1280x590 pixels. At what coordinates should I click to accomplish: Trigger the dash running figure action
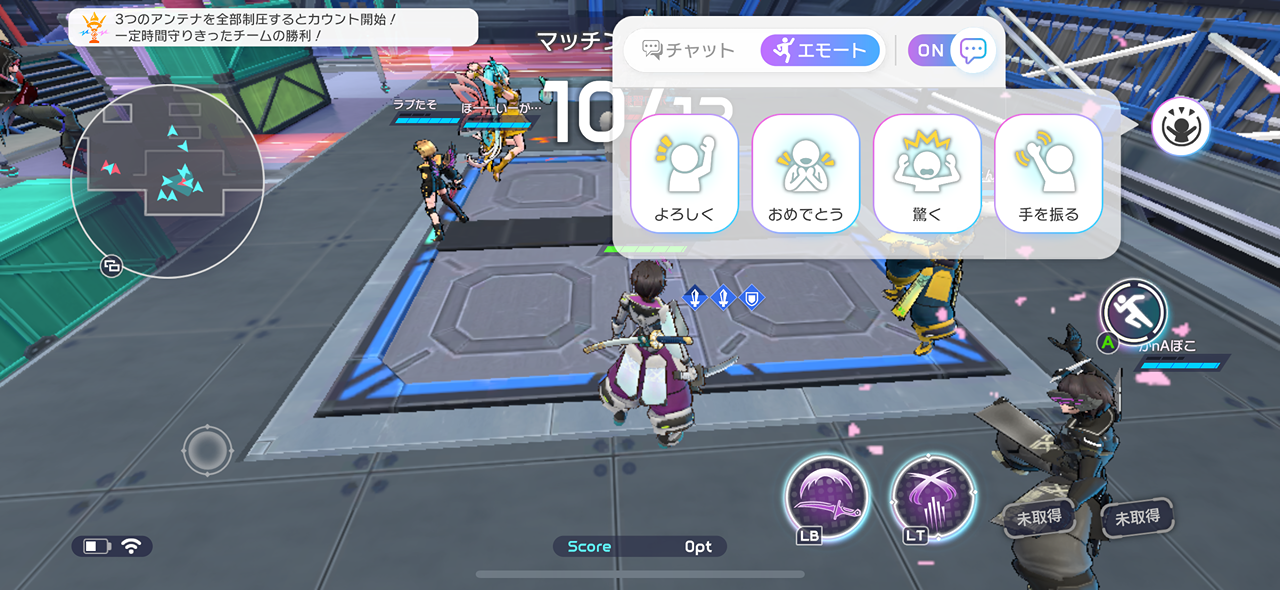pos(1134,312)
